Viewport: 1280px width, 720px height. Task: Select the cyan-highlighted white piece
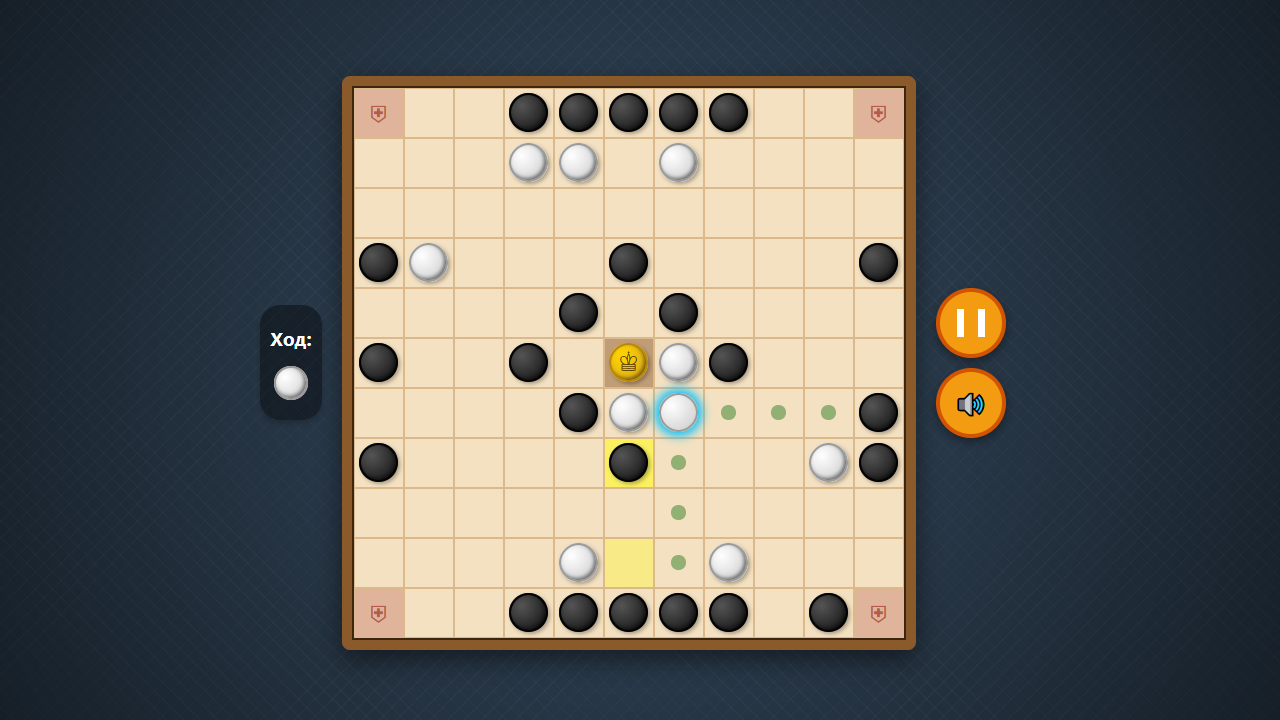pyautogui.click(x=678, y=412)
